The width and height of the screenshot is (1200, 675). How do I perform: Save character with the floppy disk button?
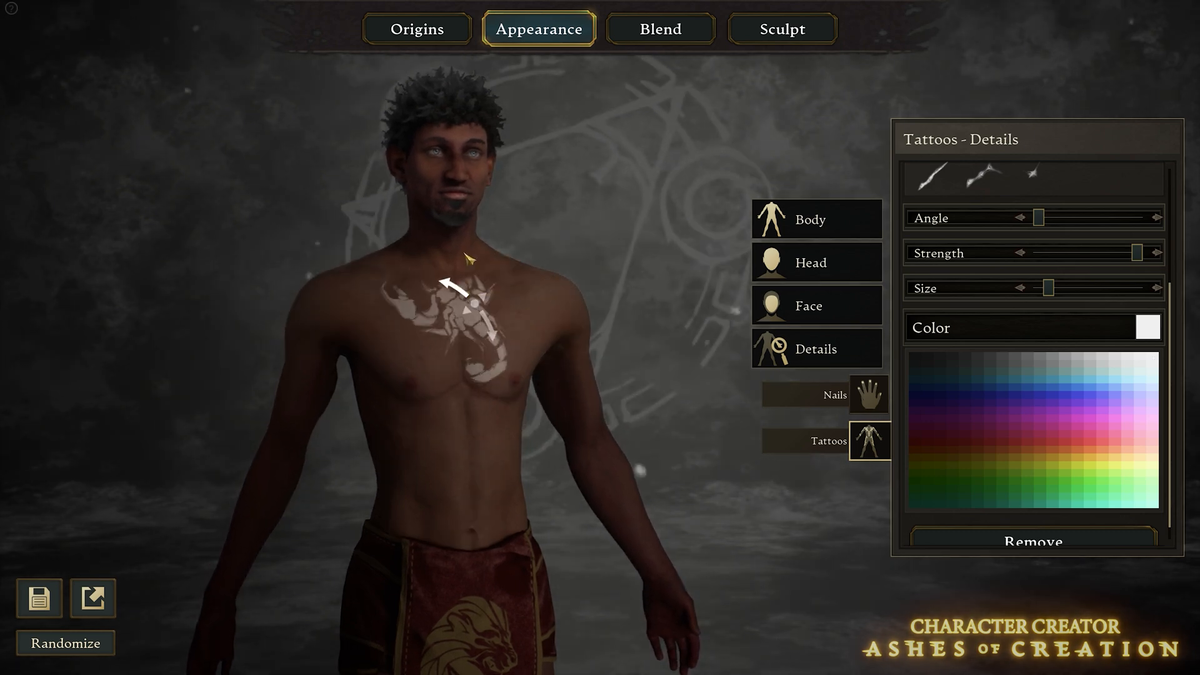pos(40,598)
